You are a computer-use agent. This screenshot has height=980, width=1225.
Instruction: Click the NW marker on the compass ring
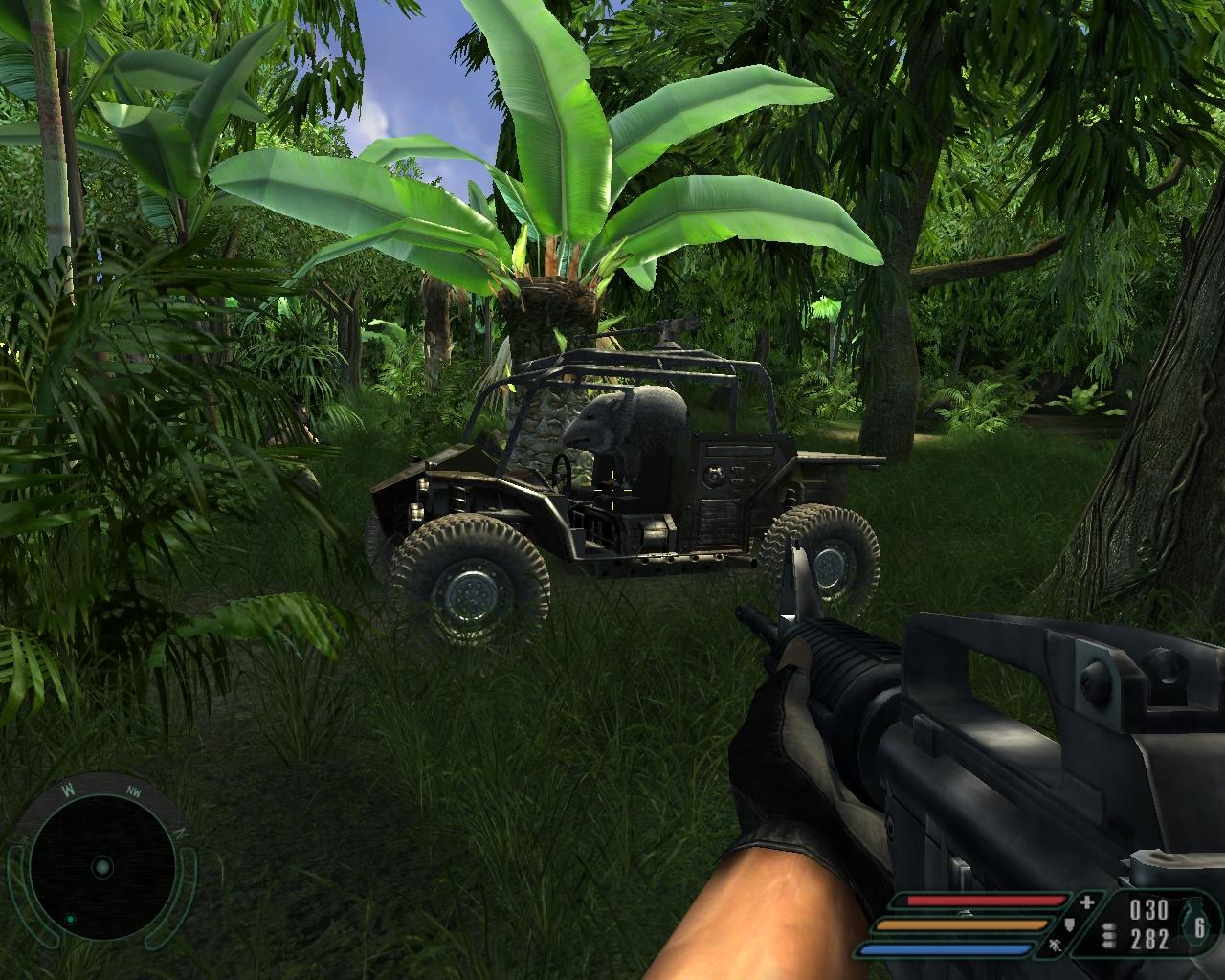click(134, 791)
